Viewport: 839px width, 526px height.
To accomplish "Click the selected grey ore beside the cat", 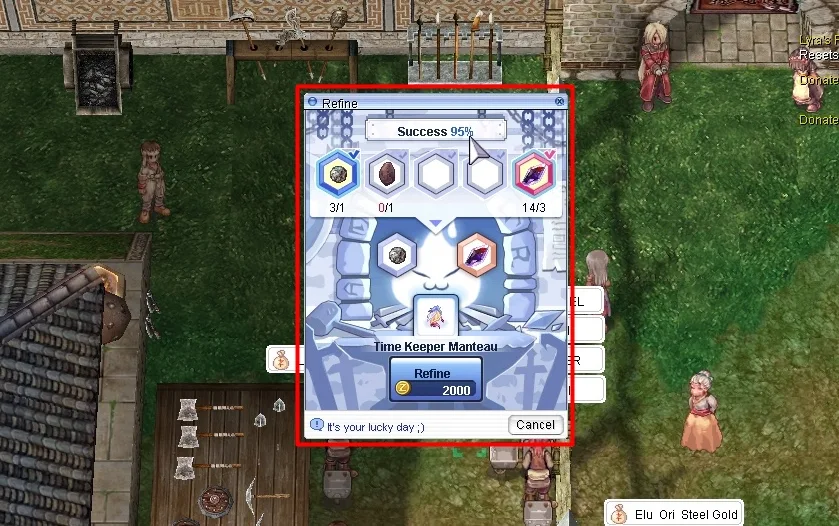I will pos(397,254).
